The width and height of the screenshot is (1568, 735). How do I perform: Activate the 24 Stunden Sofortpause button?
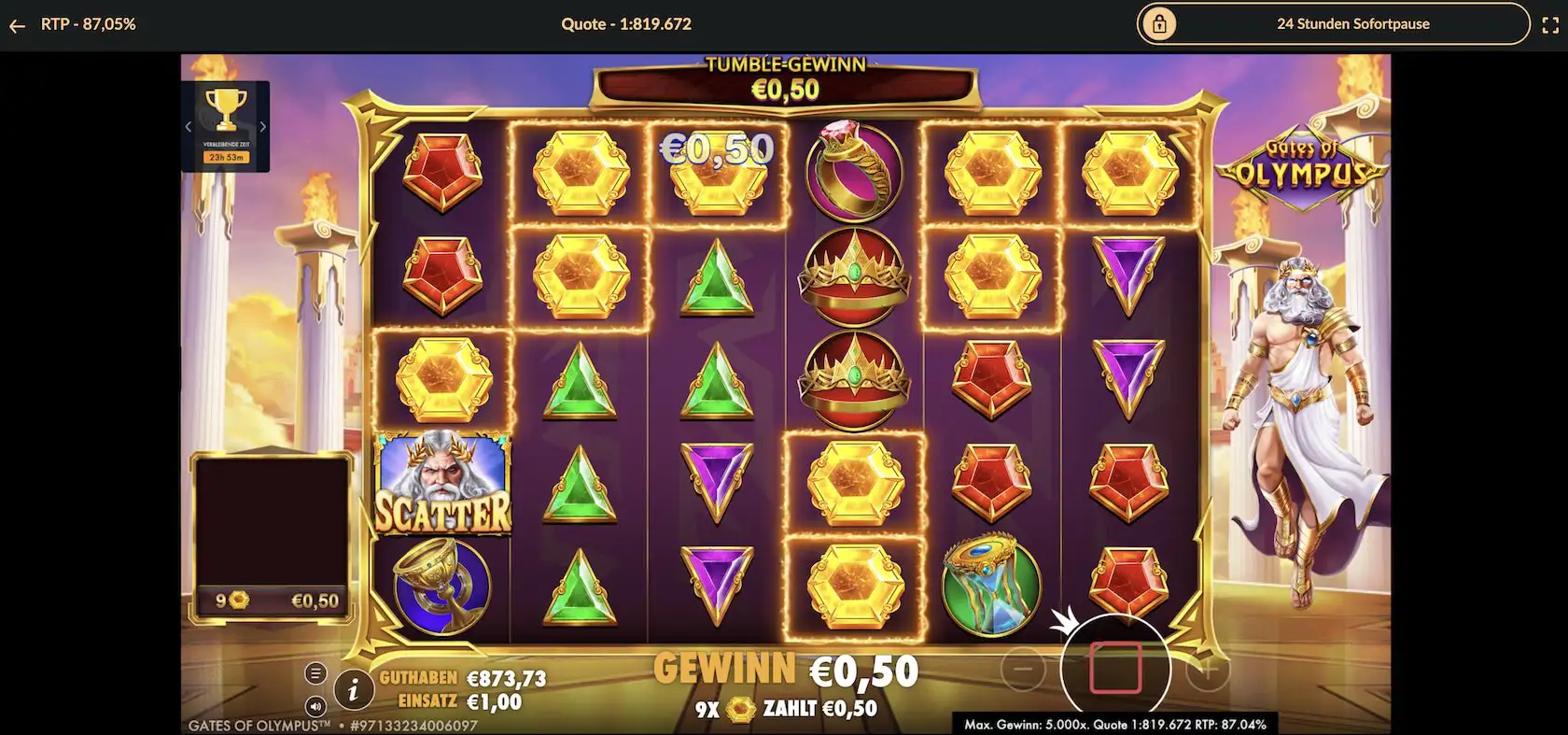tap(1333, 24)
